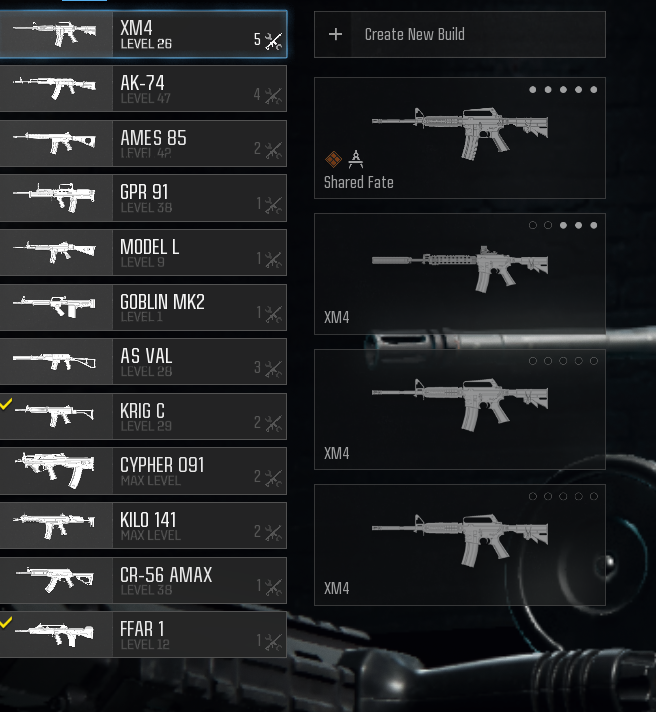The height and width of the screenshot is (712, 656).
Task: Open the Shared Fate blueprint build
Action: (459, 137)
